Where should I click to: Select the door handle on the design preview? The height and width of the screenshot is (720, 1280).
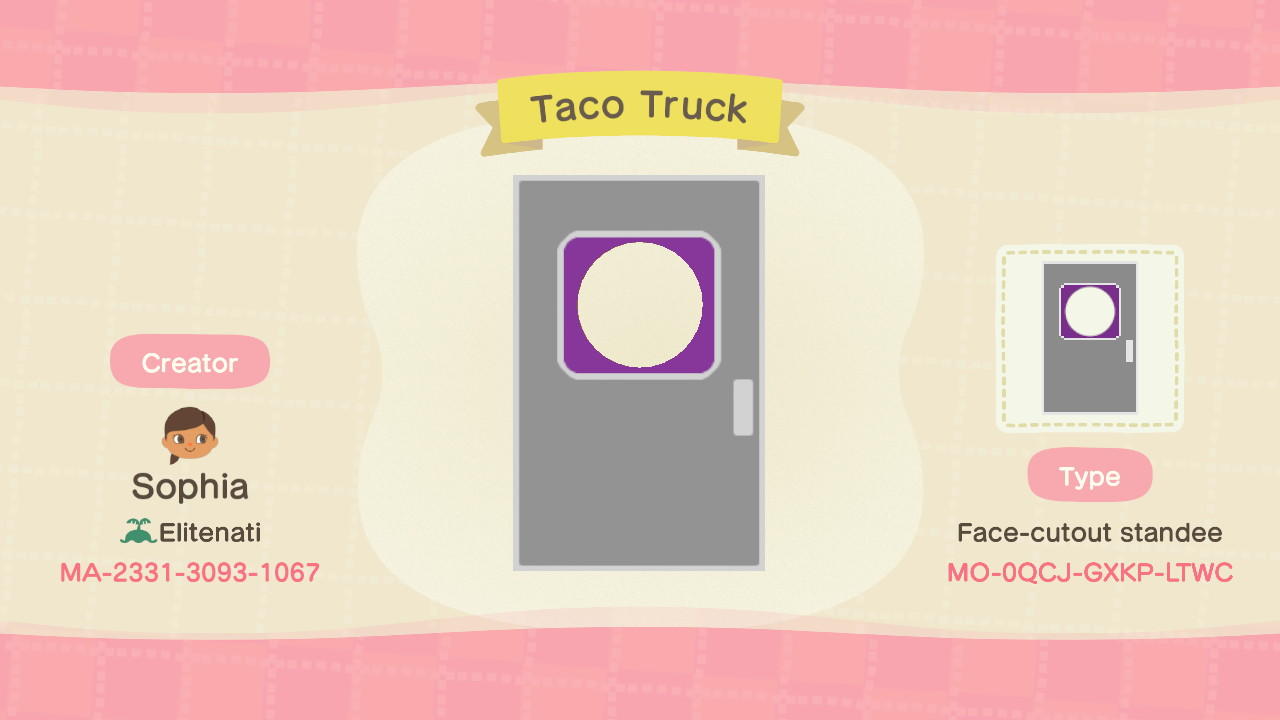(x=743, y=408)
